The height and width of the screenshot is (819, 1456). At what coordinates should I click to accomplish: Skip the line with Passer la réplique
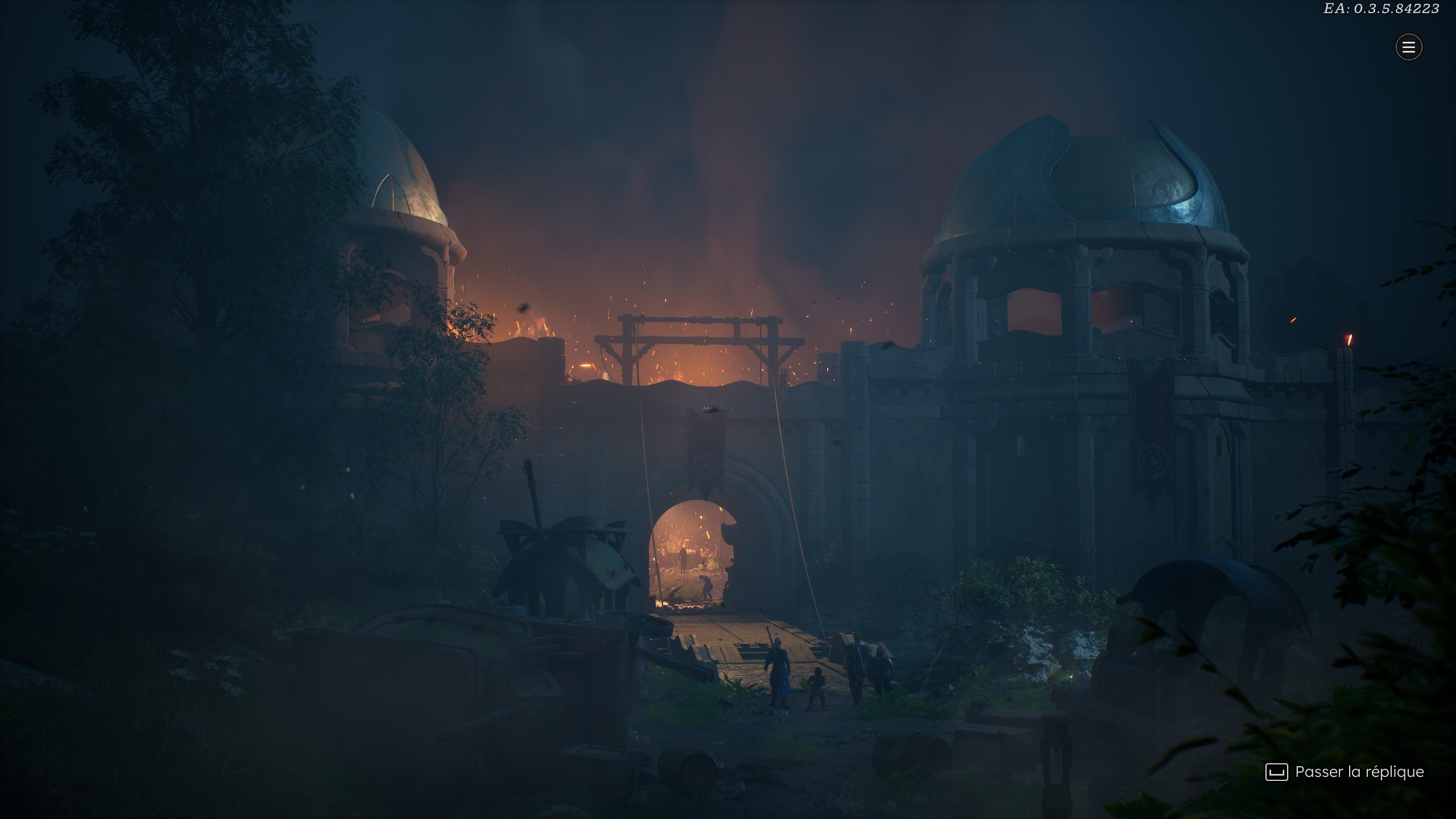coord(1345,772)
